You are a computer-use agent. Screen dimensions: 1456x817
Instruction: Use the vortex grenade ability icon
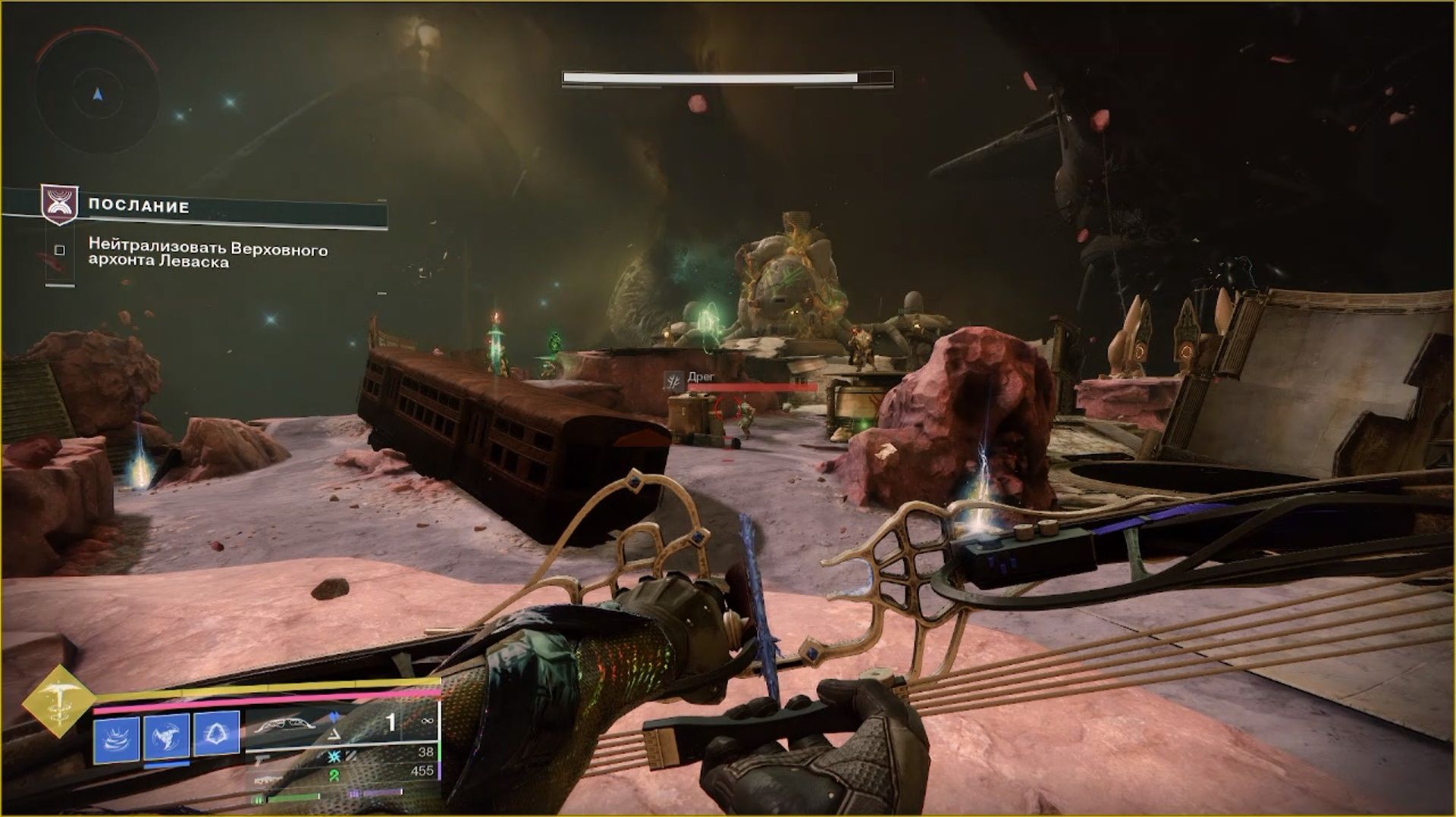point(117,736)
